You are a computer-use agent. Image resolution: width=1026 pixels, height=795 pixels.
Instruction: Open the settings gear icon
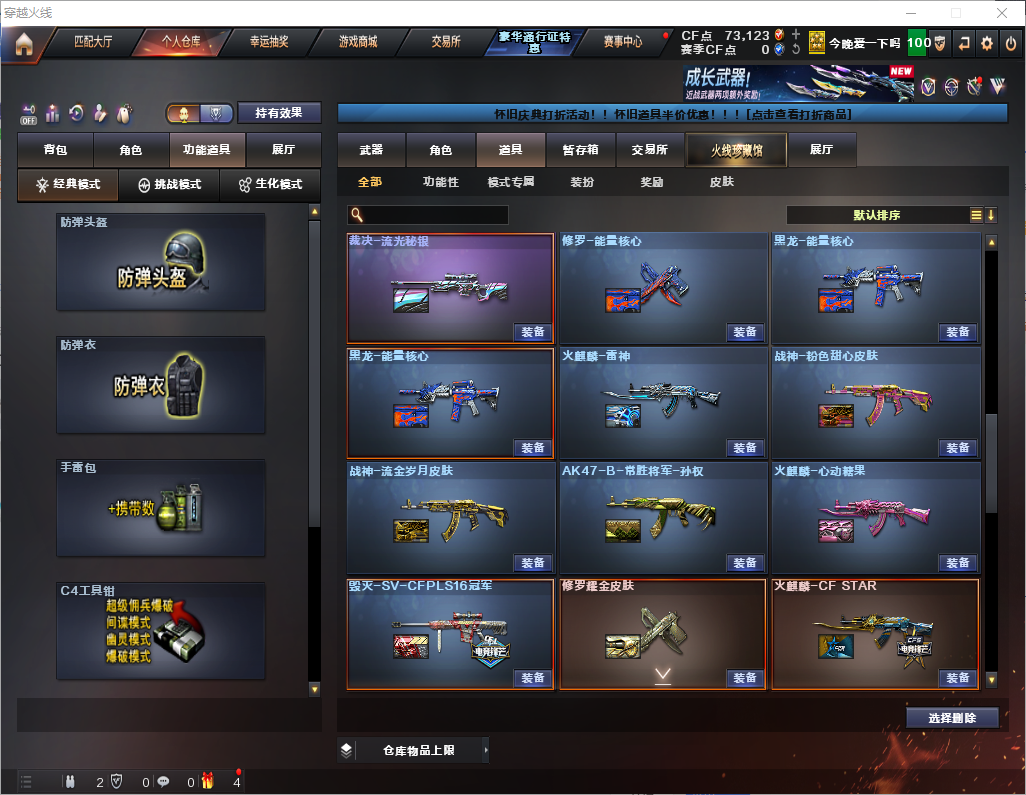[x=987, y=43]
